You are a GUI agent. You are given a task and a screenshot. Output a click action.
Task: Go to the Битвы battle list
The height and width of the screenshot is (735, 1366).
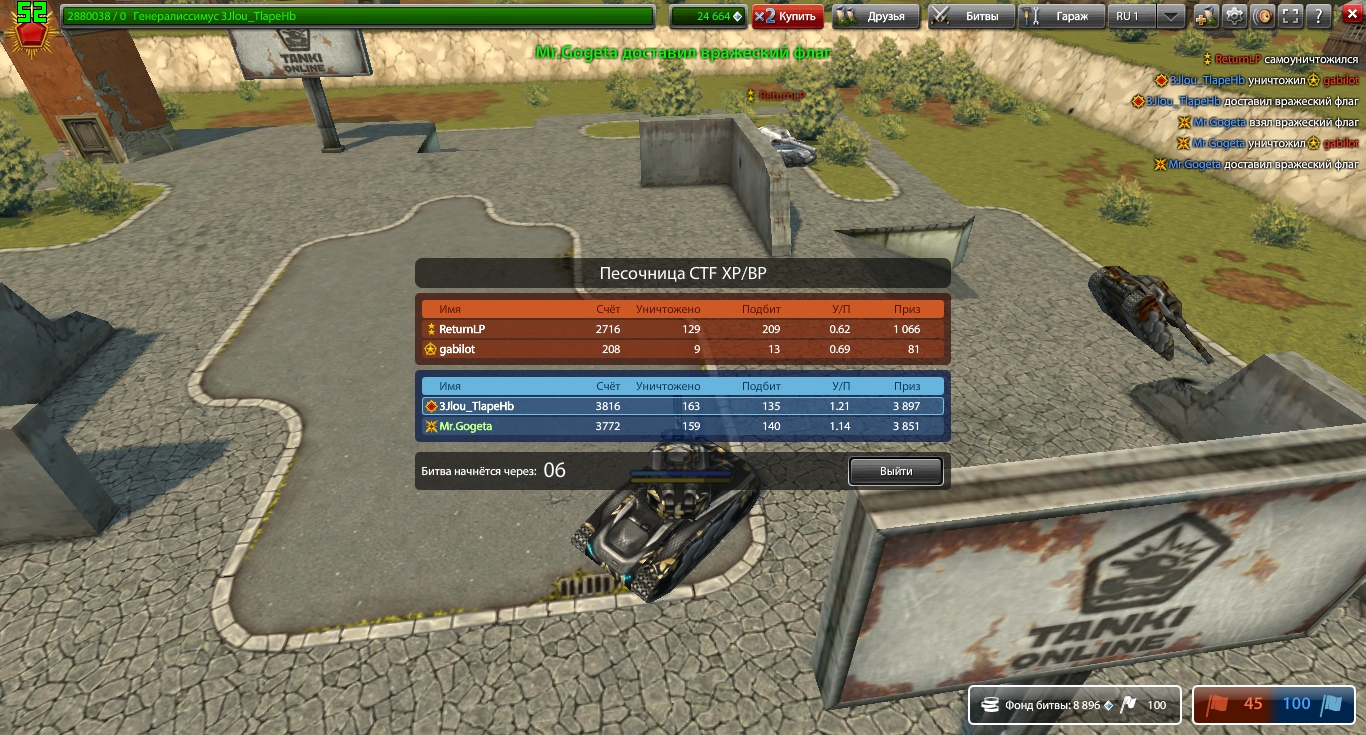[970, 16]
